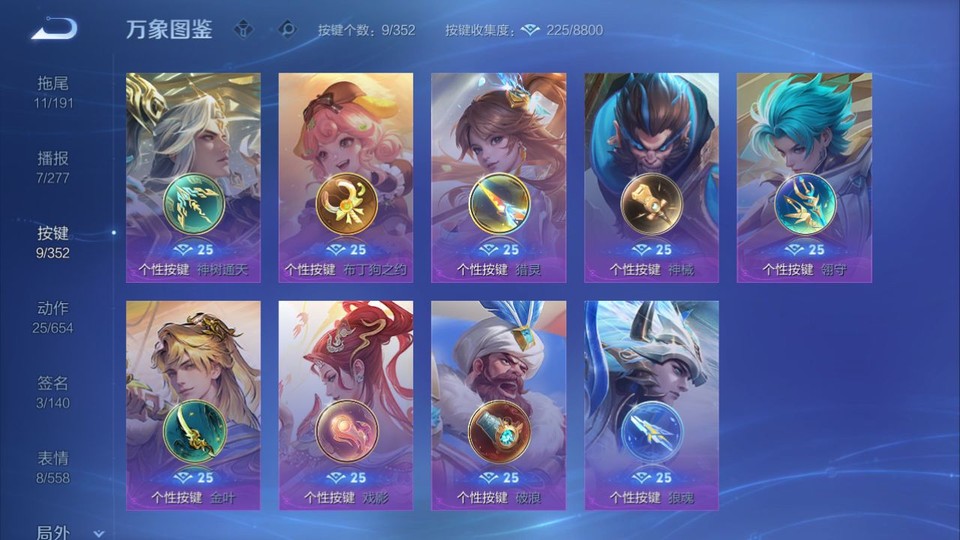Choose the 金叶 key skin card
This screenshot has height=540, width=960.
tap(193, 405)
